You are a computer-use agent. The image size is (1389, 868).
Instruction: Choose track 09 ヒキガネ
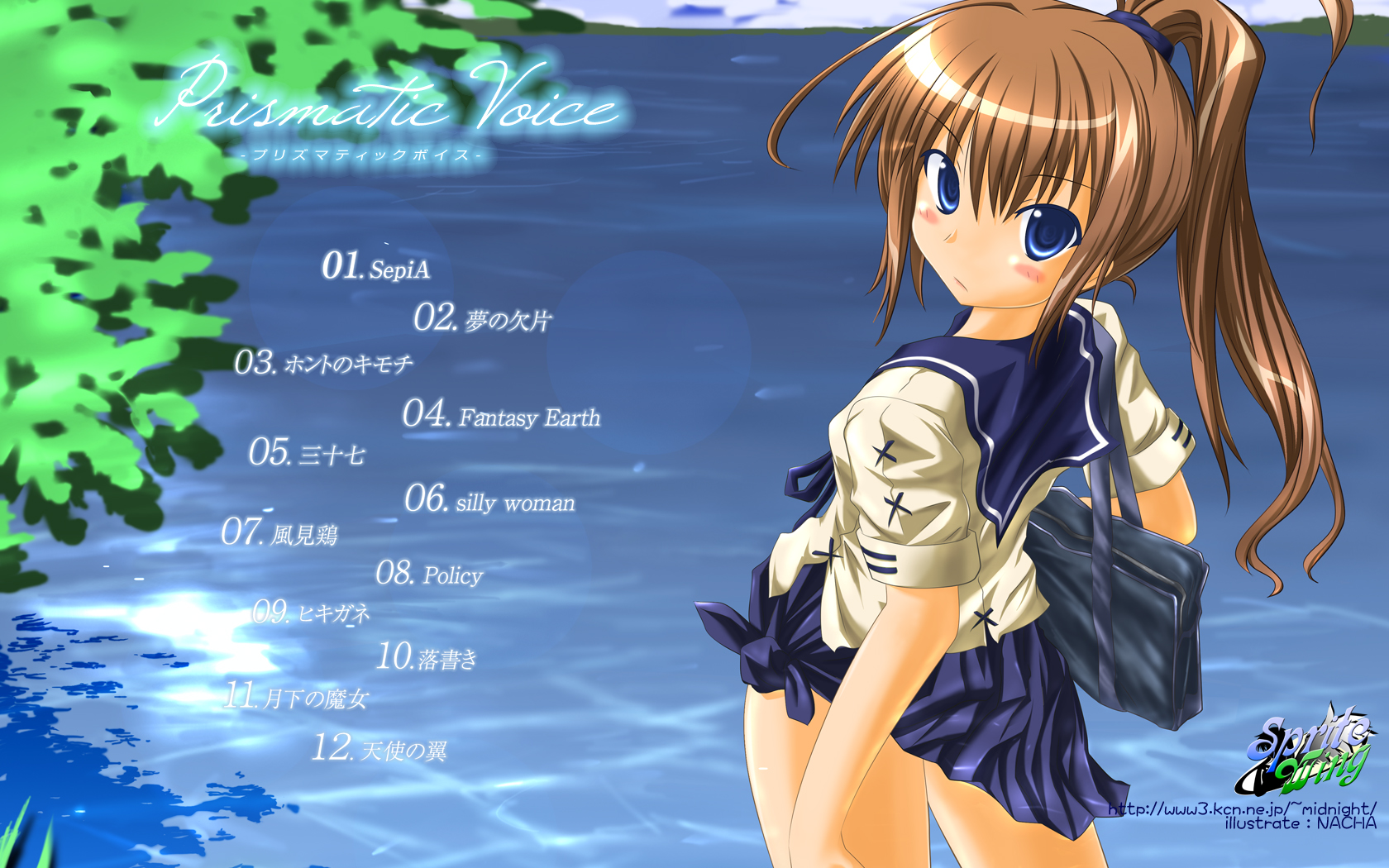point(311,613)
